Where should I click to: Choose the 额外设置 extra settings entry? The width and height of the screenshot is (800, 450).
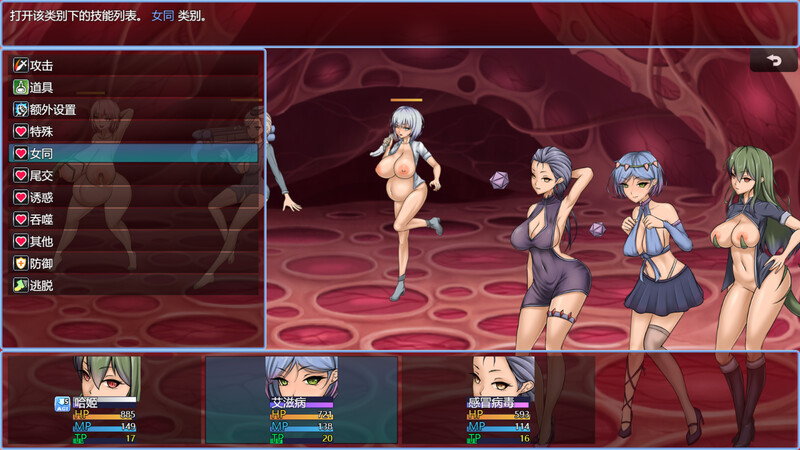[134, 109]
